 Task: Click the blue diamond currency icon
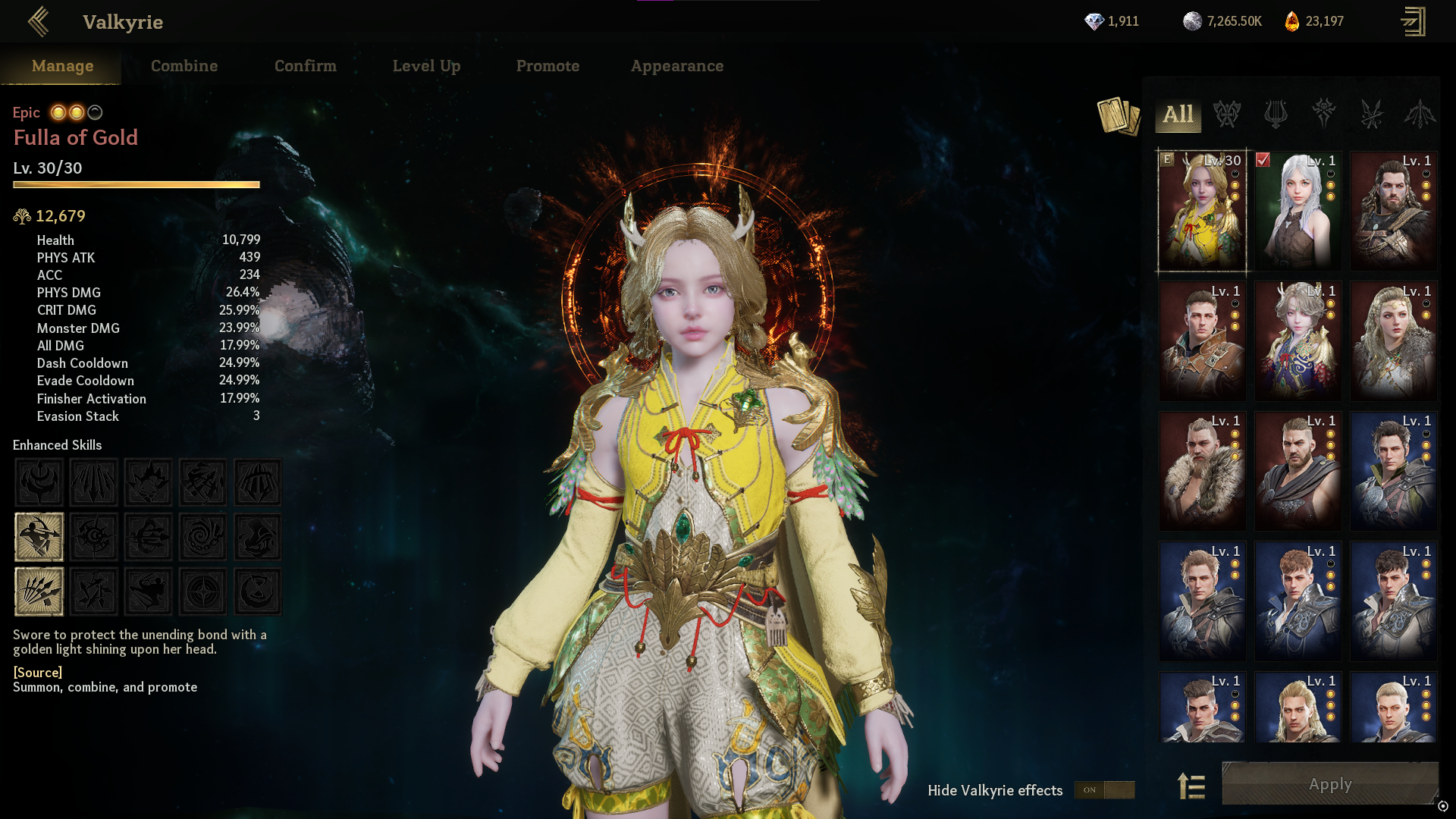click(1094, 21)
